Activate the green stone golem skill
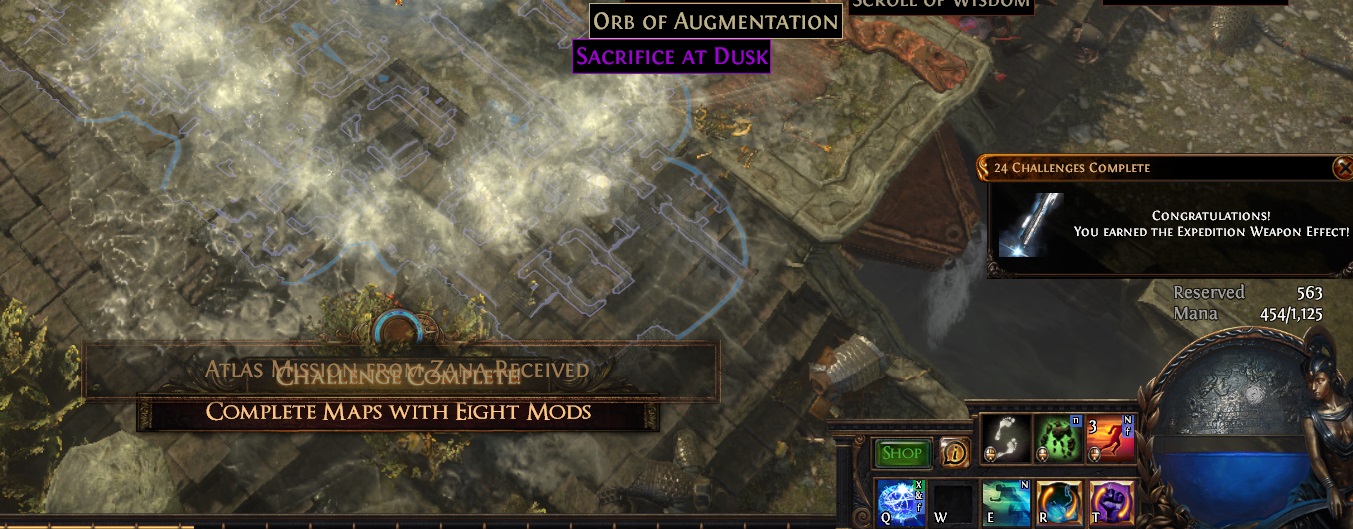 (1056, 438)
